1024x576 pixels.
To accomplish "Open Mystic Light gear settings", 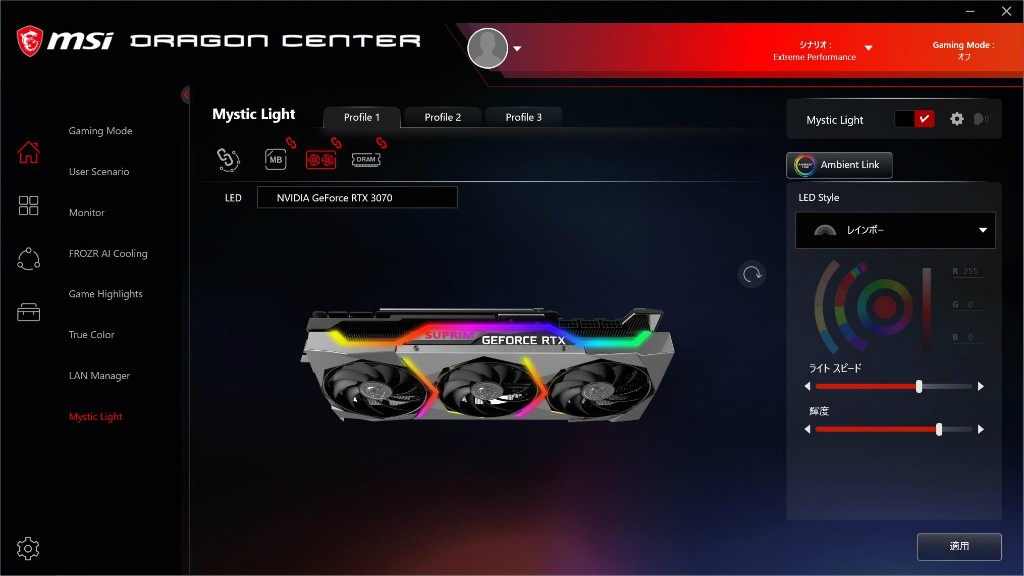I will tap(957, 119).
